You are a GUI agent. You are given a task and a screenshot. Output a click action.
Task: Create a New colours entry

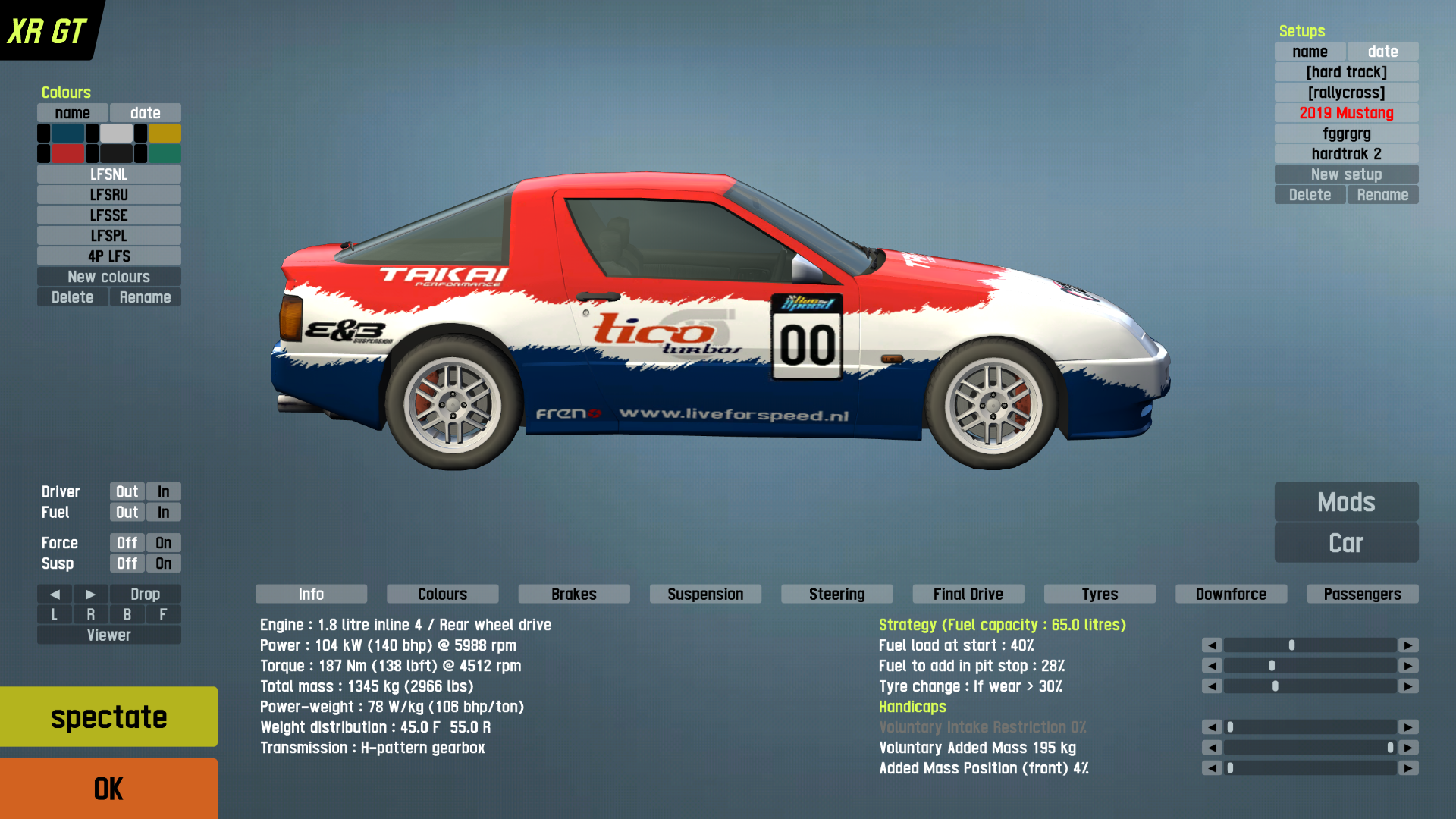[108, 277]
